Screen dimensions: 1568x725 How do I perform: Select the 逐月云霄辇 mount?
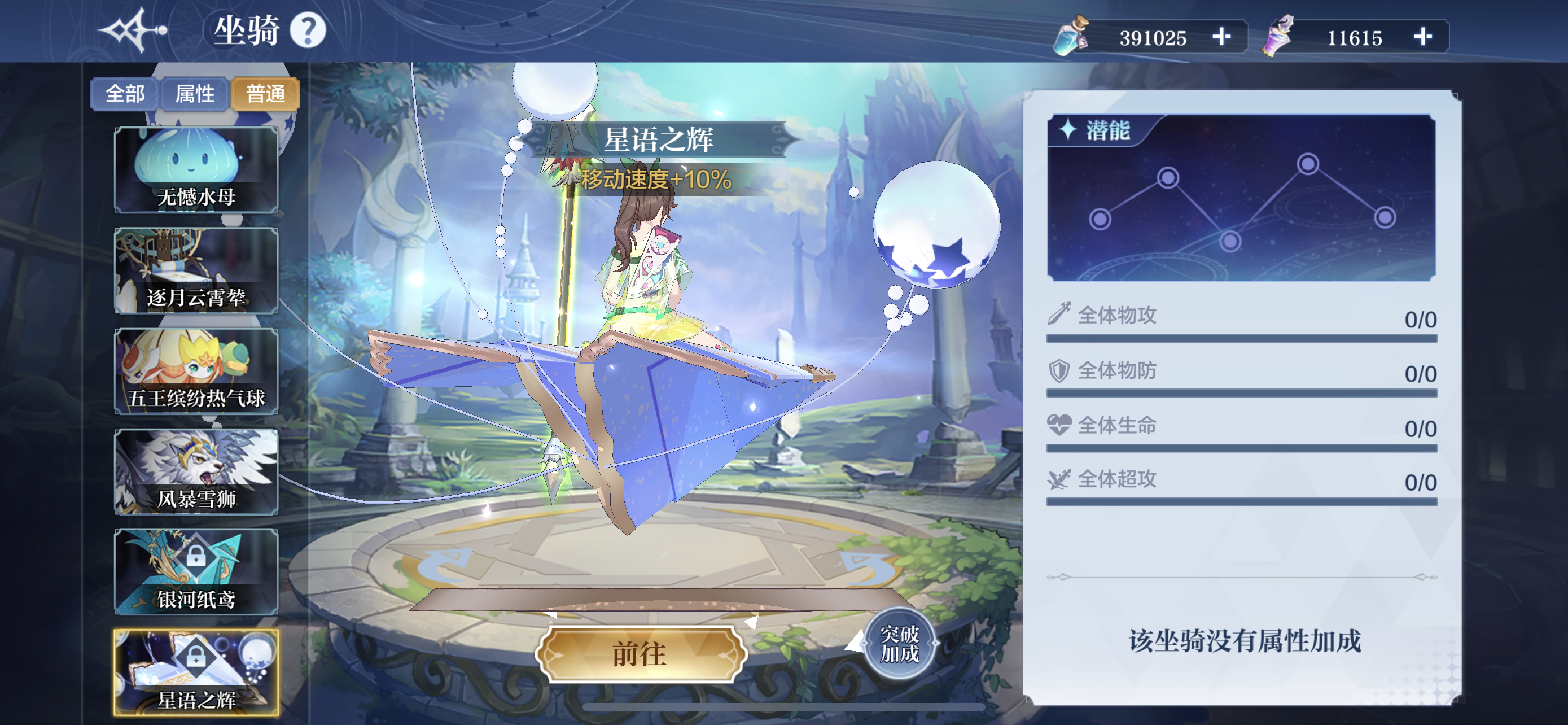point(196,271)
